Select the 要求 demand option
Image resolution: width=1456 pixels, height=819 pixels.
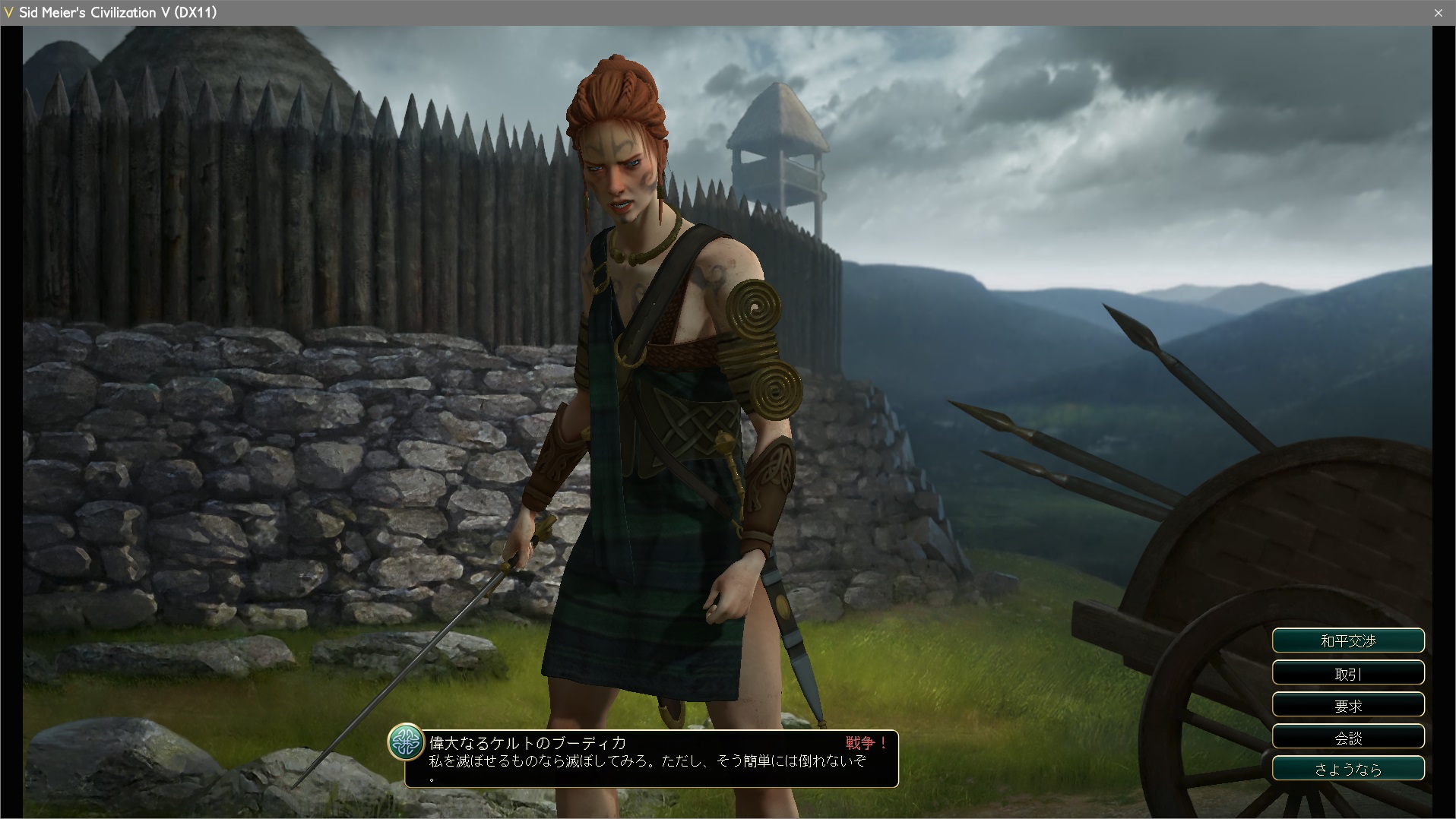[x=1348, y=705]
